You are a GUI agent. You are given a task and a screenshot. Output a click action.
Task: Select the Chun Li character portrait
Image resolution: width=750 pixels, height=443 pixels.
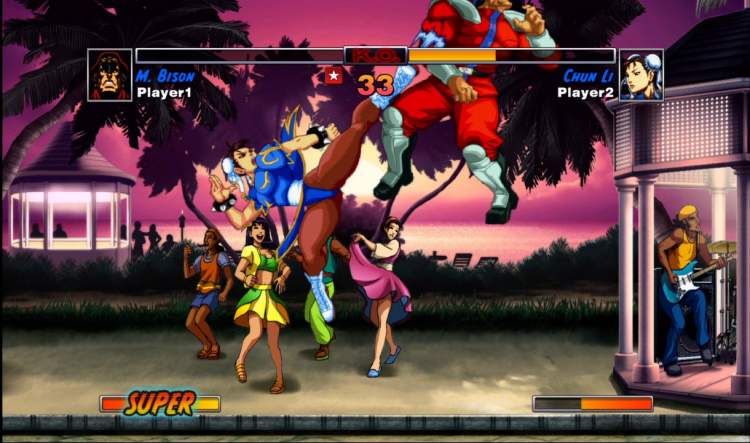640,76
